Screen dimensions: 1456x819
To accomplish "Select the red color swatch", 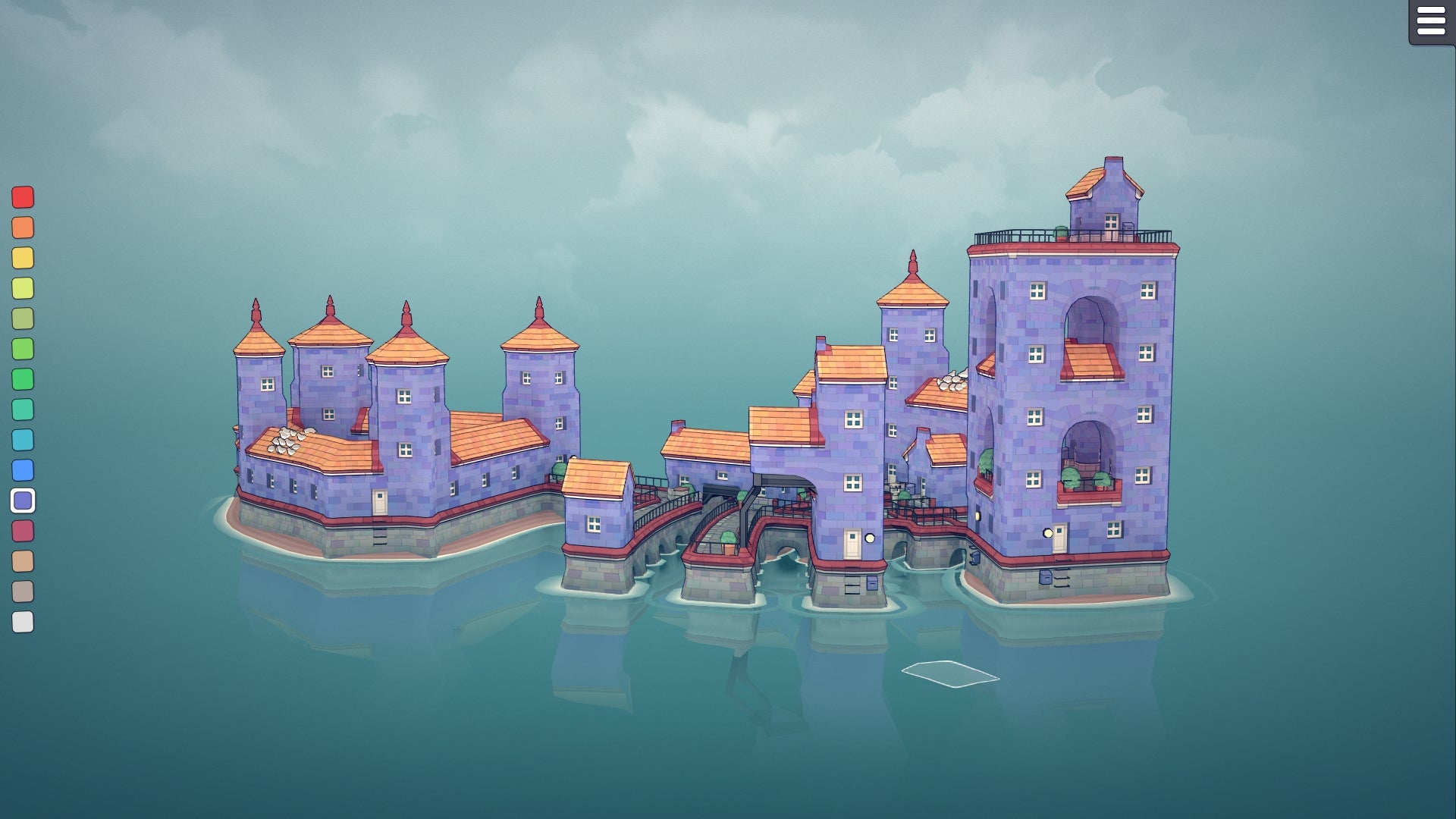I will (22, 198).
